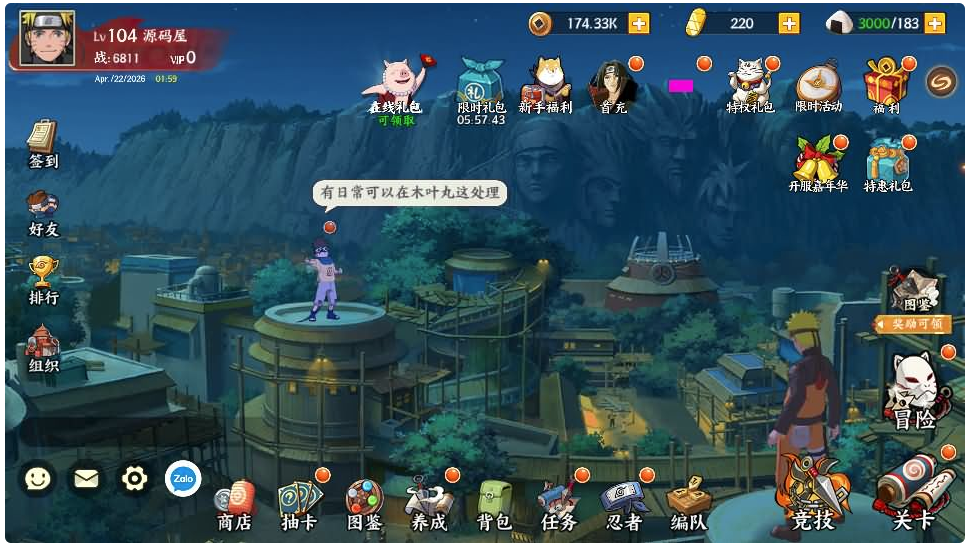Open the mail envelope inbox
This screenshot has height=548, width=966.
pos(86,480)
